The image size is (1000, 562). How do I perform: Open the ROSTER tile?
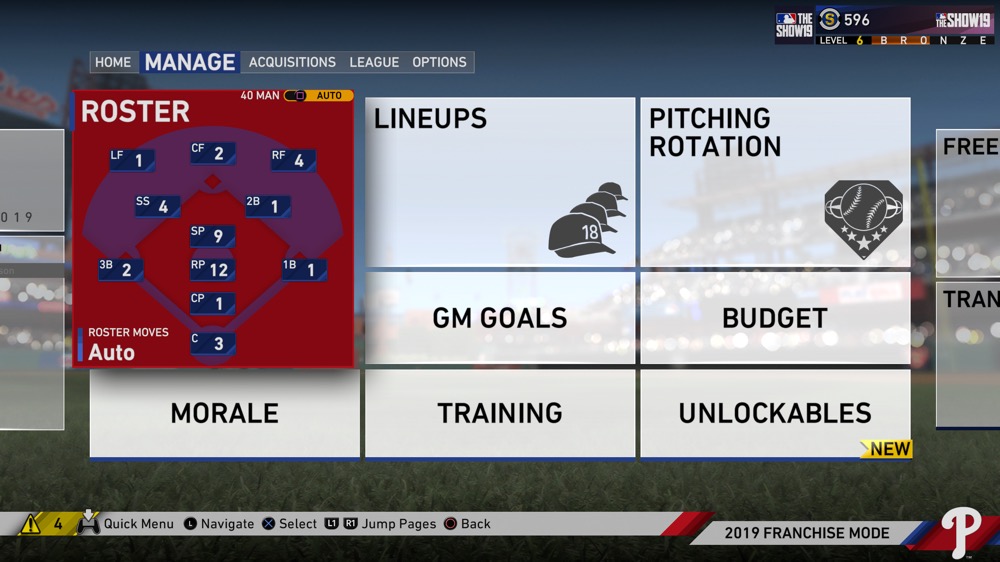click(213, 230)
